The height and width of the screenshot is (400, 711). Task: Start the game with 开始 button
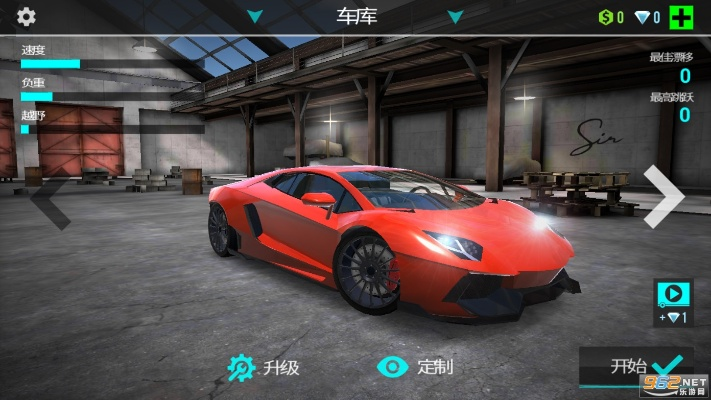click(x=635, y=366)
